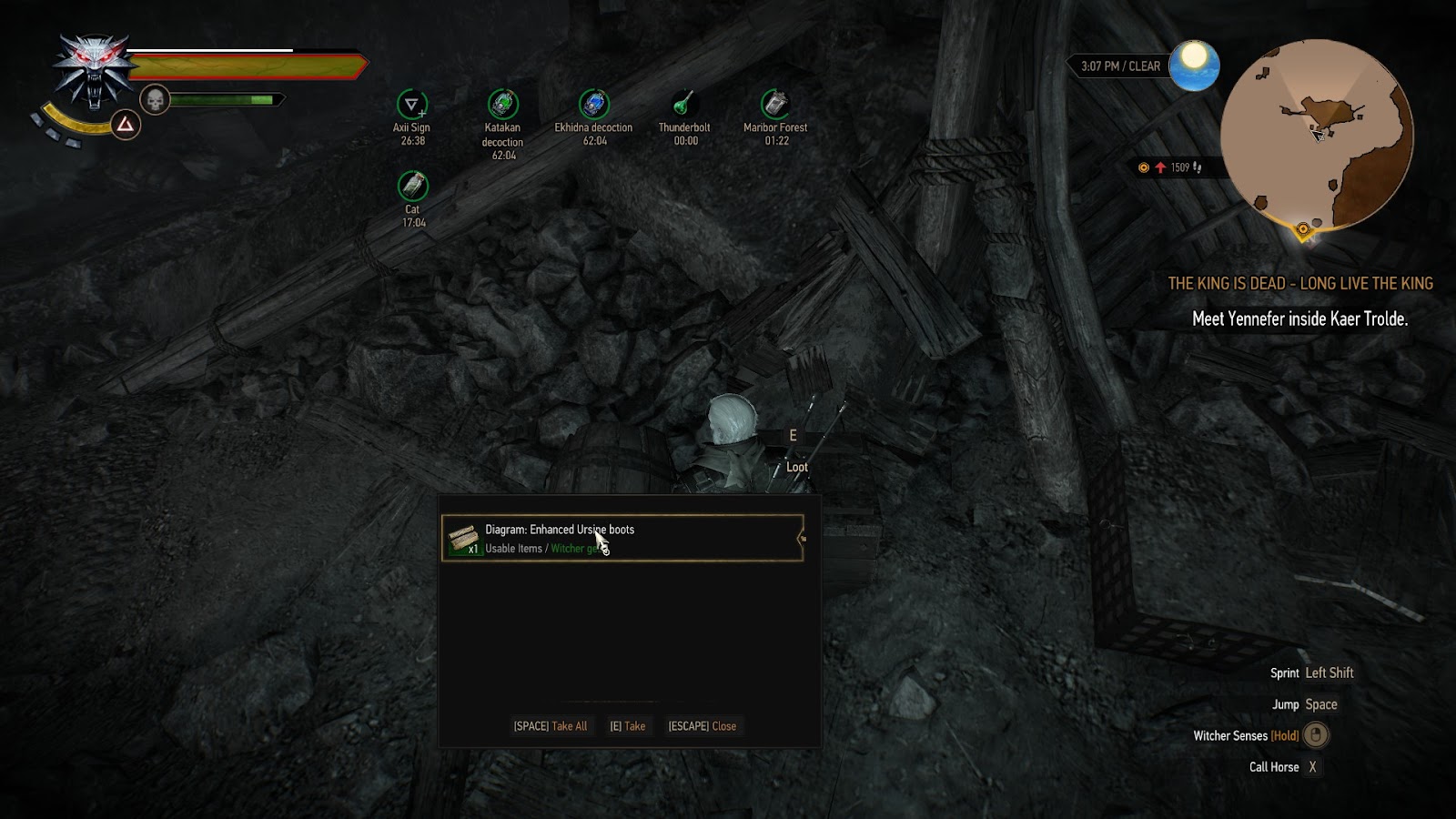Open the tracked quest The King is Dead
Viewport: 1456px width, 819px height.
pos(1299,284)
